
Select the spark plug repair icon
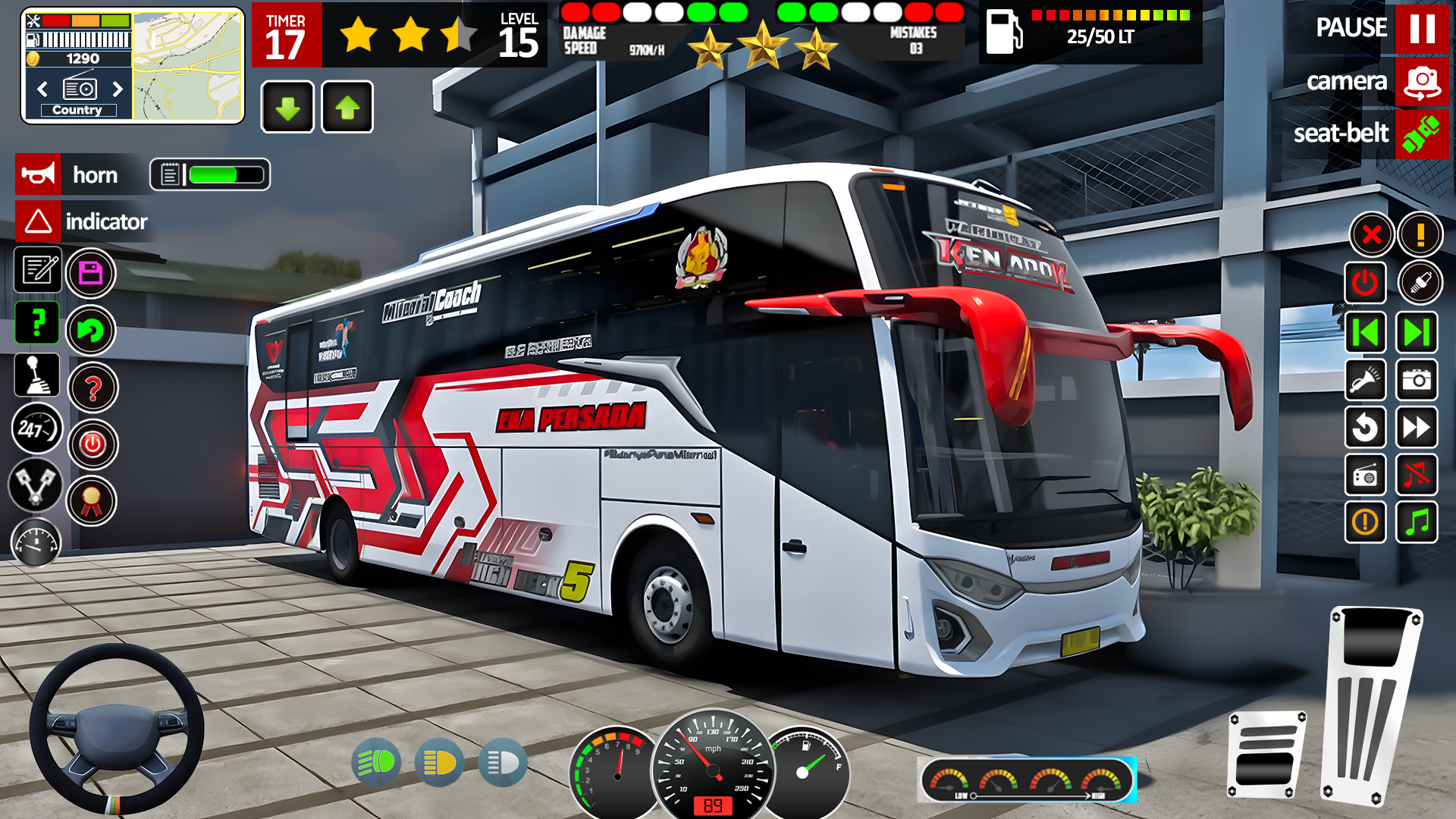pyautogui.click(x=1420, y=282)
